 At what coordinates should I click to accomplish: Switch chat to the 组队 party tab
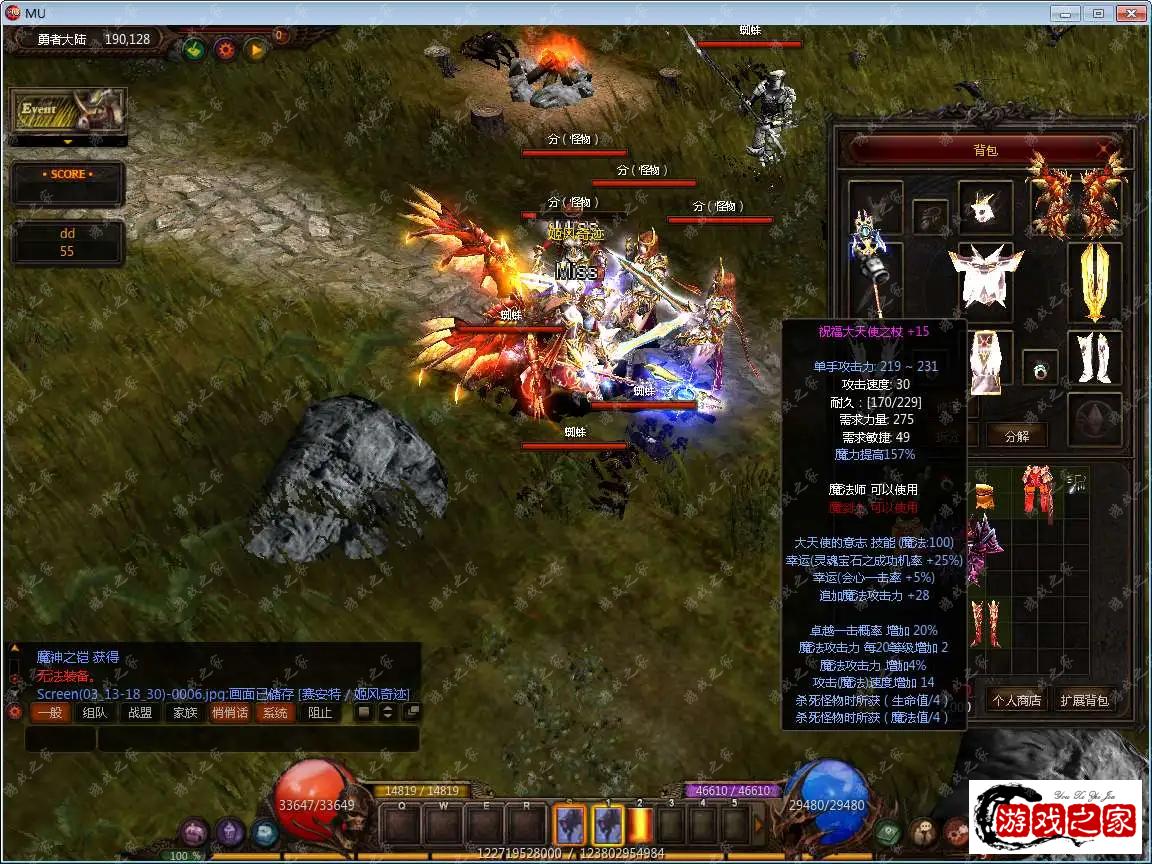tap(95, 713)
